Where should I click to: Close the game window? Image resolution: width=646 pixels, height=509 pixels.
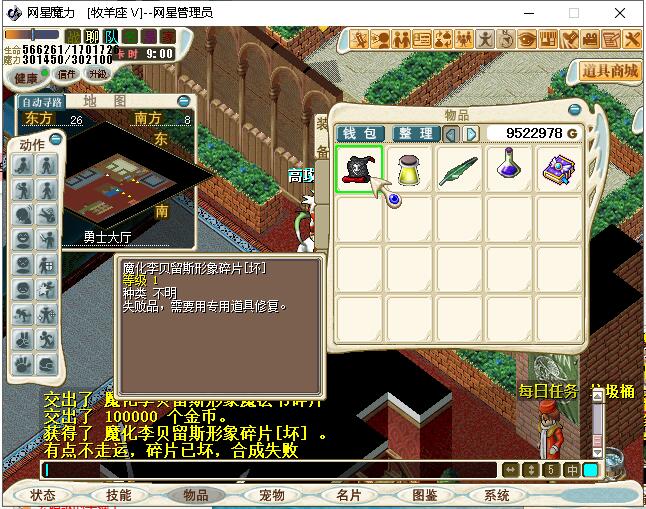click(x=620, y=13)
